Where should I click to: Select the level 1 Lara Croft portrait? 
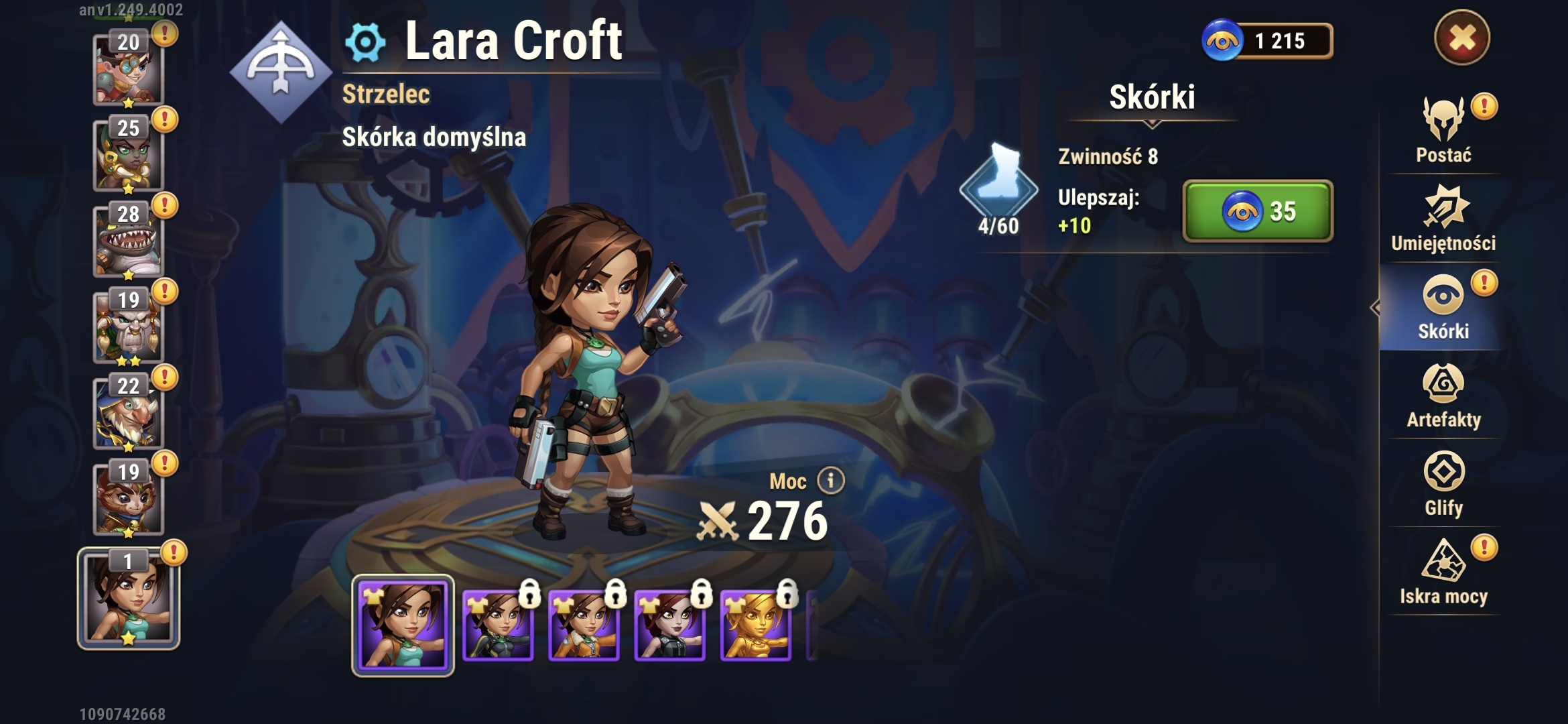[128, 598]
